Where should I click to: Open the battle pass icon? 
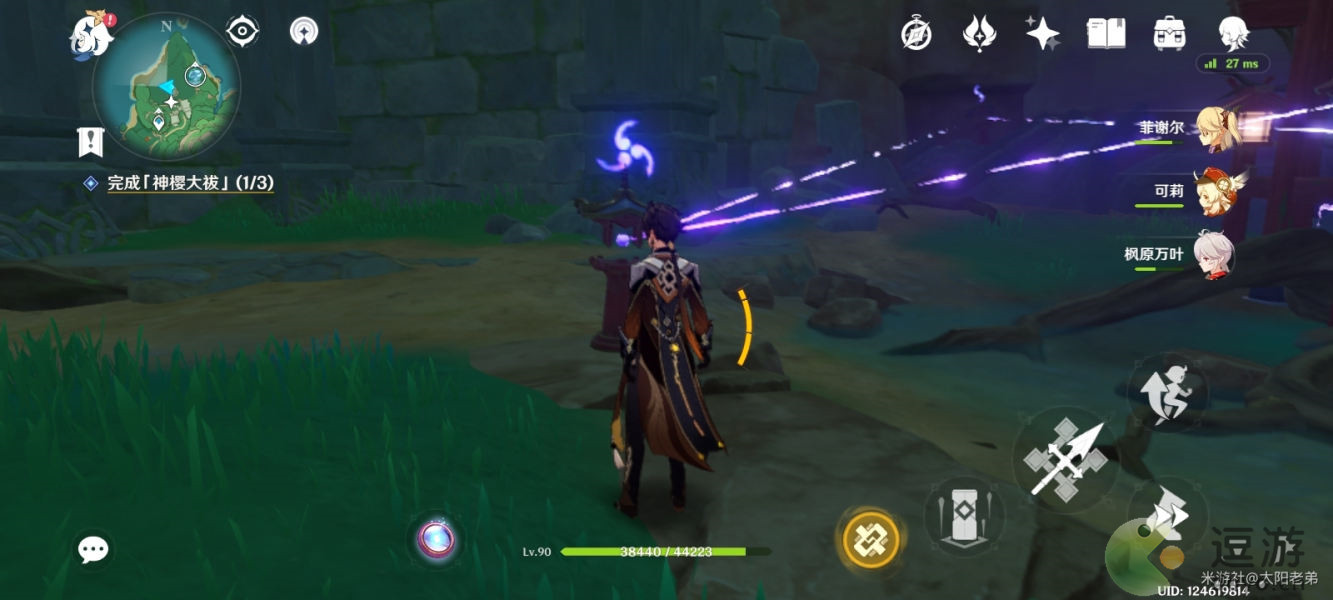977,34
